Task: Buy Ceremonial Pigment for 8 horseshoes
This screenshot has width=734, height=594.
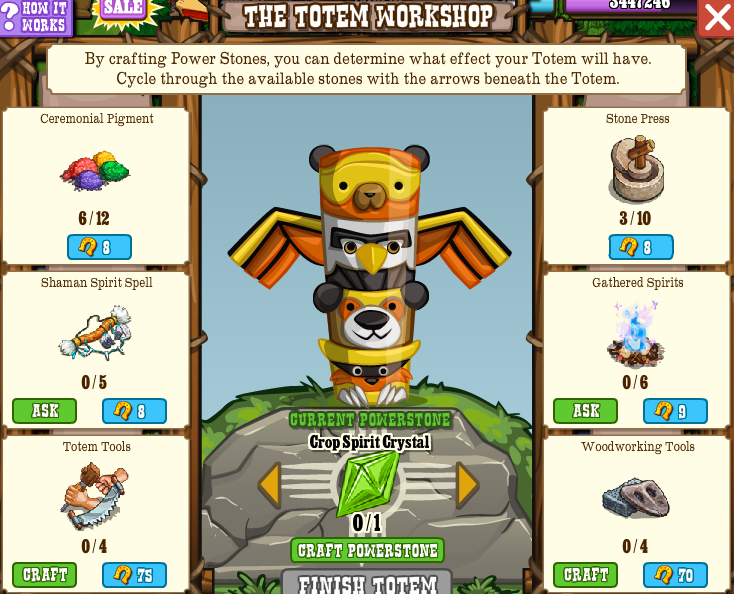Action: (99, 247)
